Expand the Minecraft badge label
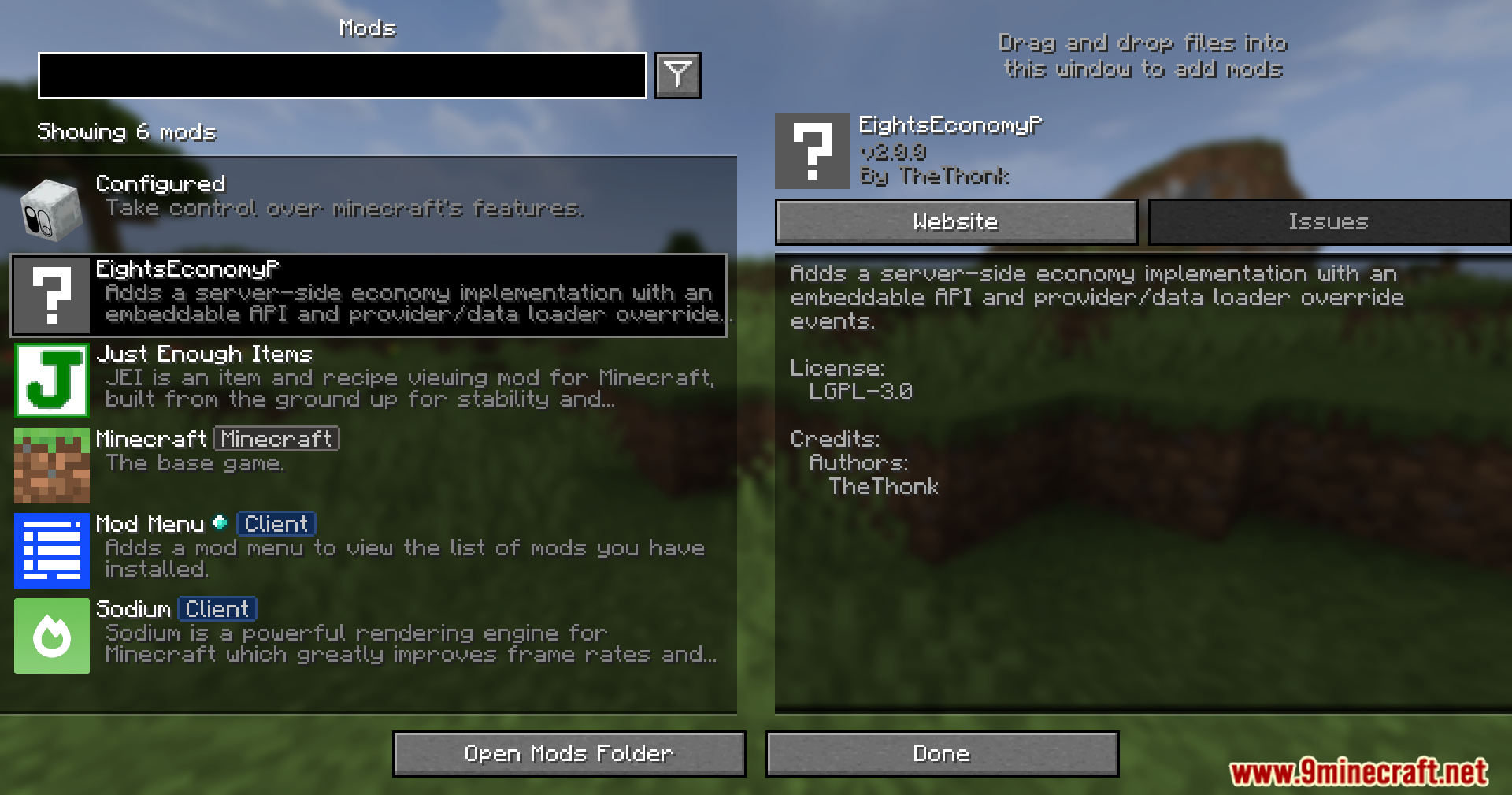Viewport: 1512px width, 795px height. [x=276, y=438]
